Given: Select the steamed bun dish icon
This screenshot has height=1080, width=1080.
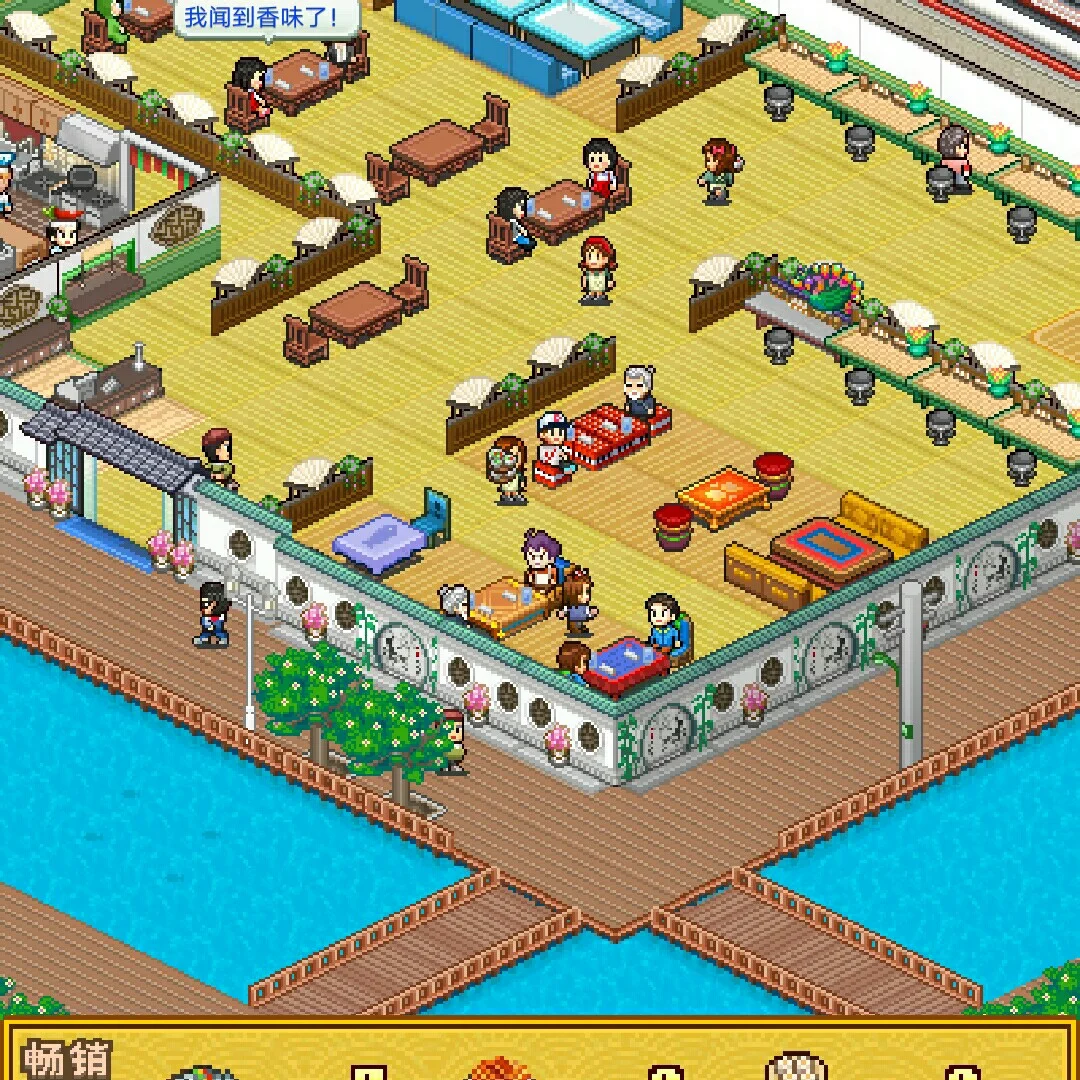Looking at the screenshot, I should (x=796, y=1066).
